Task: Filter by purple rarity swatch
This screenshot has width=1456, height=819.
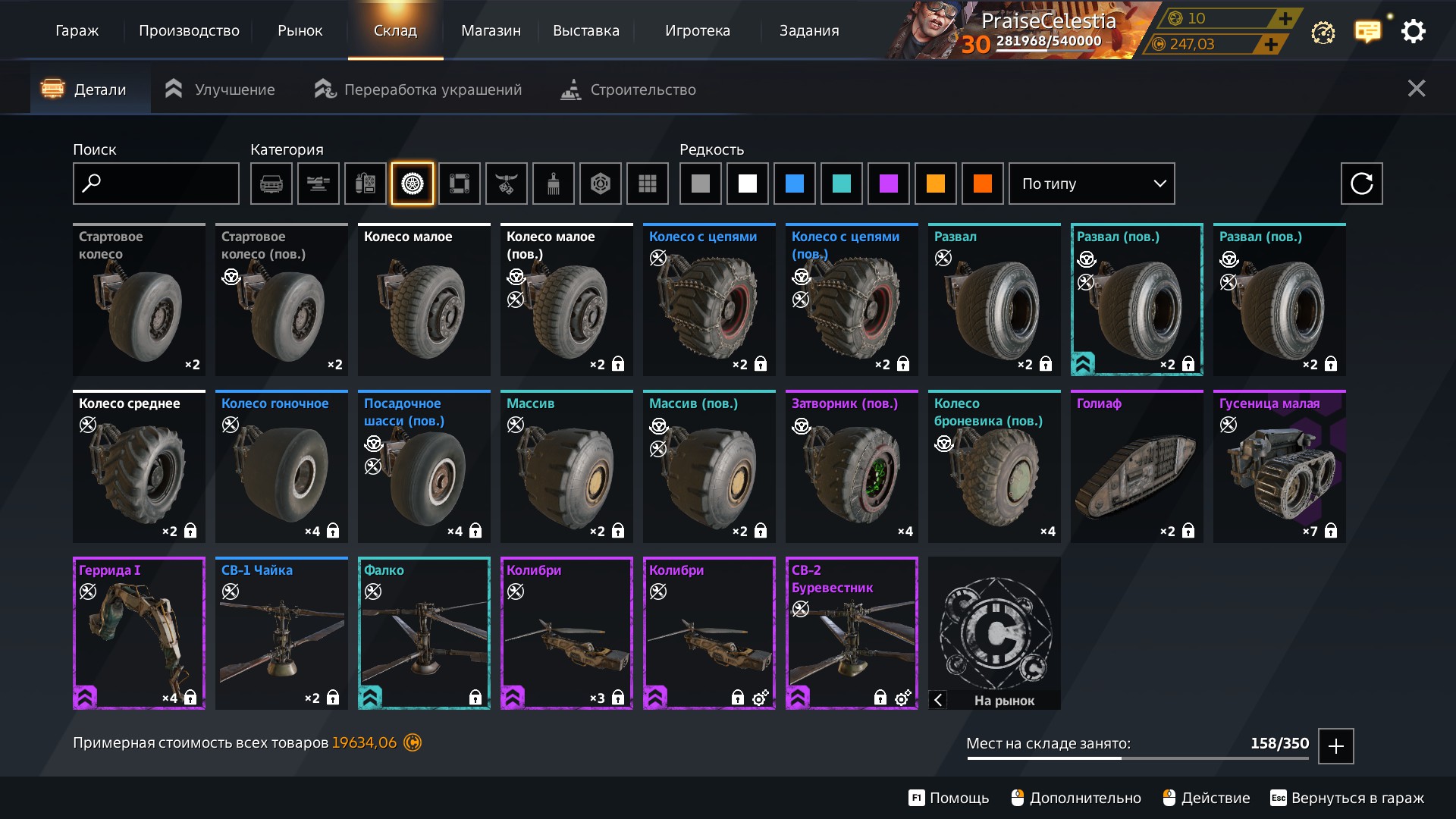Action: tap(888, 184)
